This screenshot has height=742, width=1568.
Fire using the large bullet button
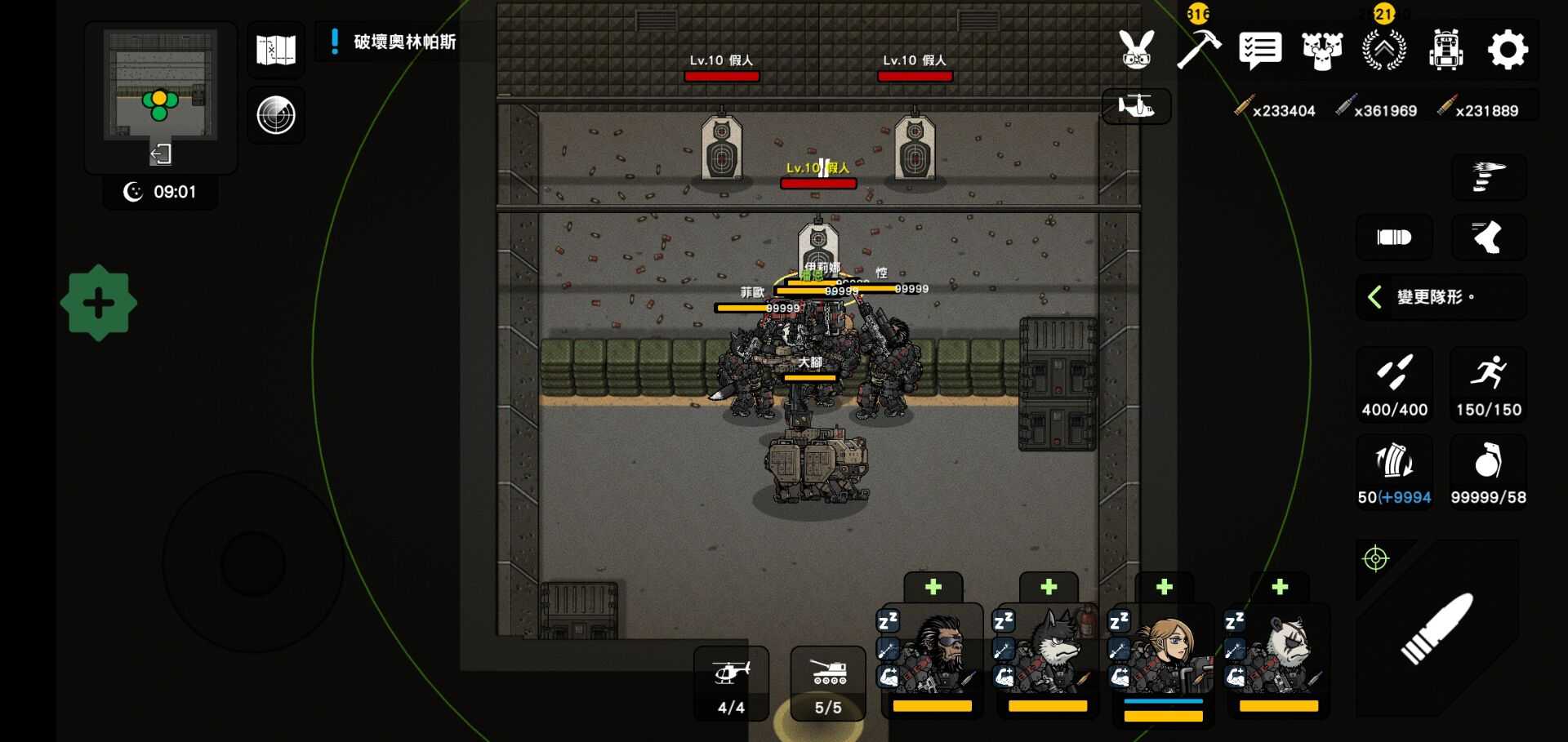point(1437,629)
